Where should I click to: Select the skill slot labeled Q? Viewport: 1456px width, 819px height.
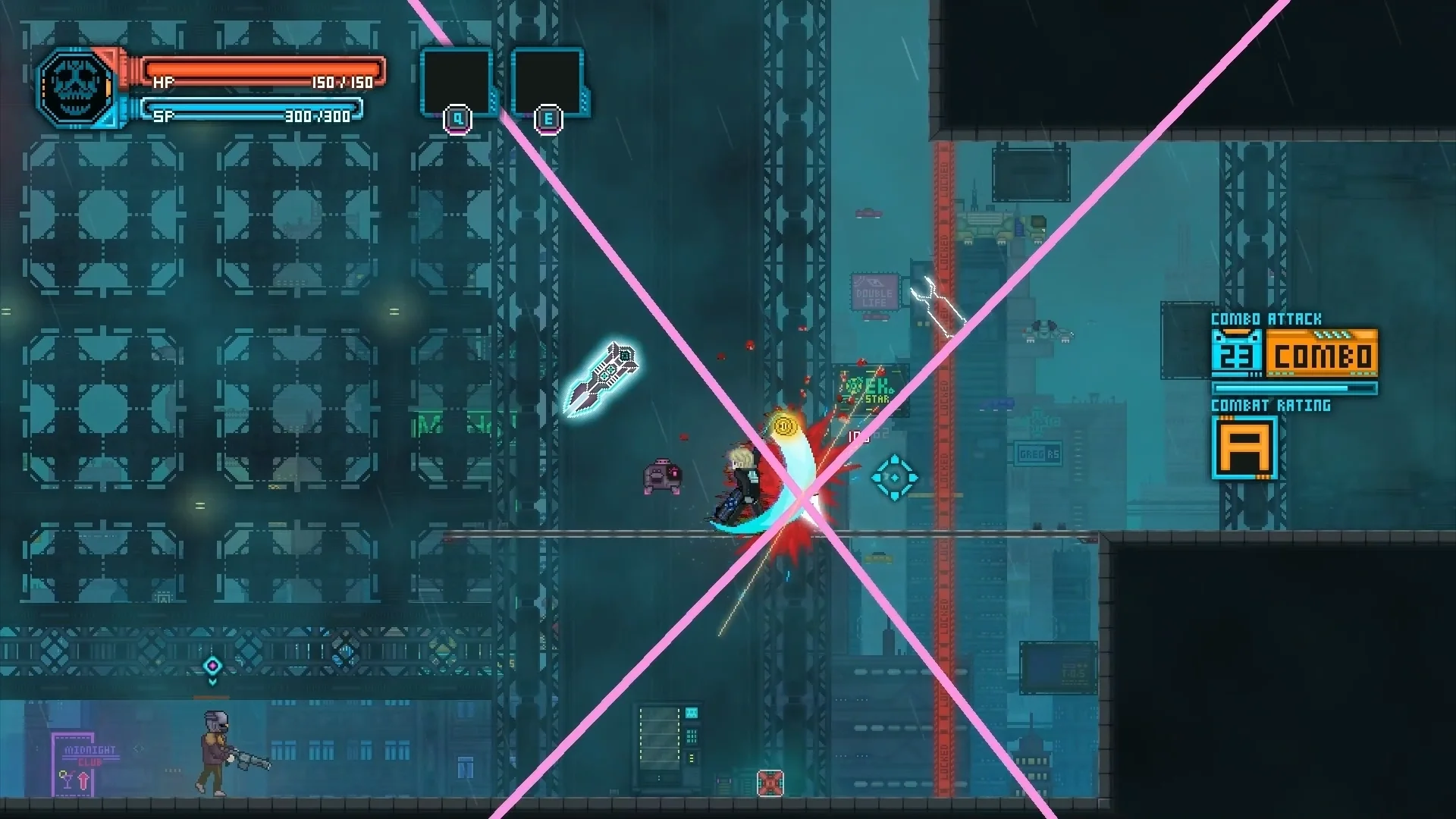[457, 82]
